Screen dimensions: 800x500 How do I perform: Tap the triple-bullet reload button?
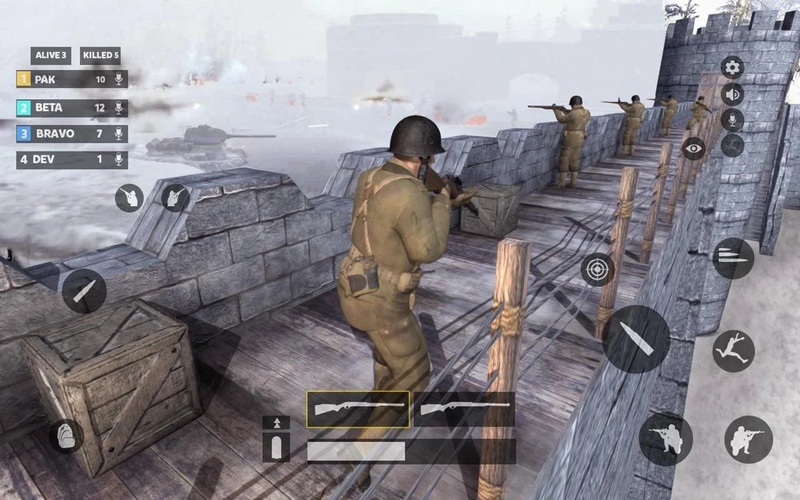tap(733, 258)
